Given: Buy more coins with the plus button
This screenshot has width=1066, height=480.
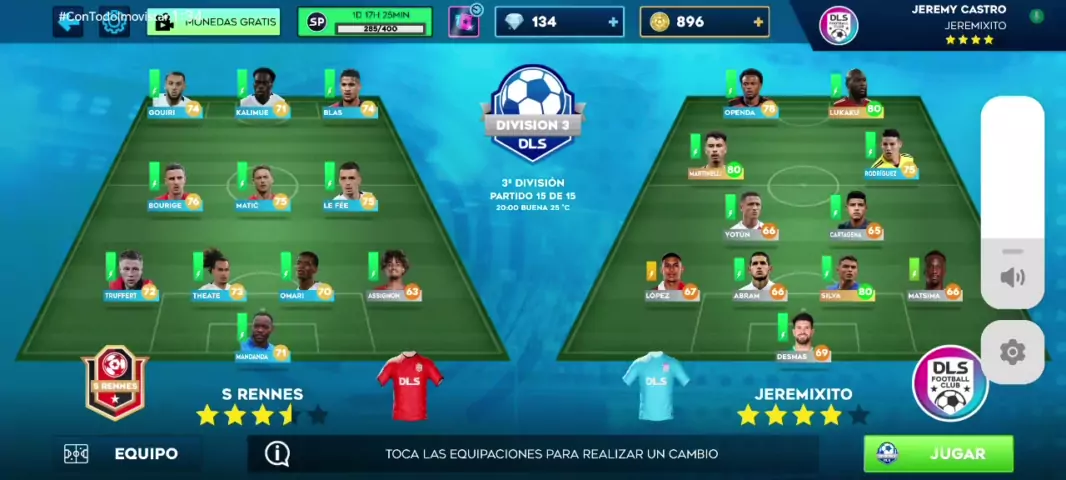Looking at the screenshot, I should click(x=758, y=22).
